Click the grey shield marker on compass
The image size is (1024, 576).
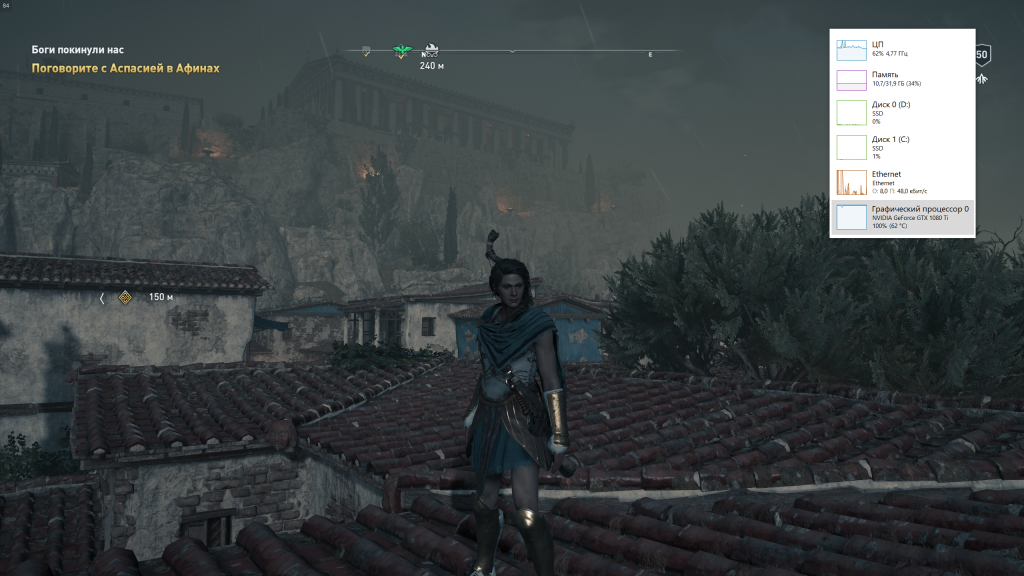[366, 51]
